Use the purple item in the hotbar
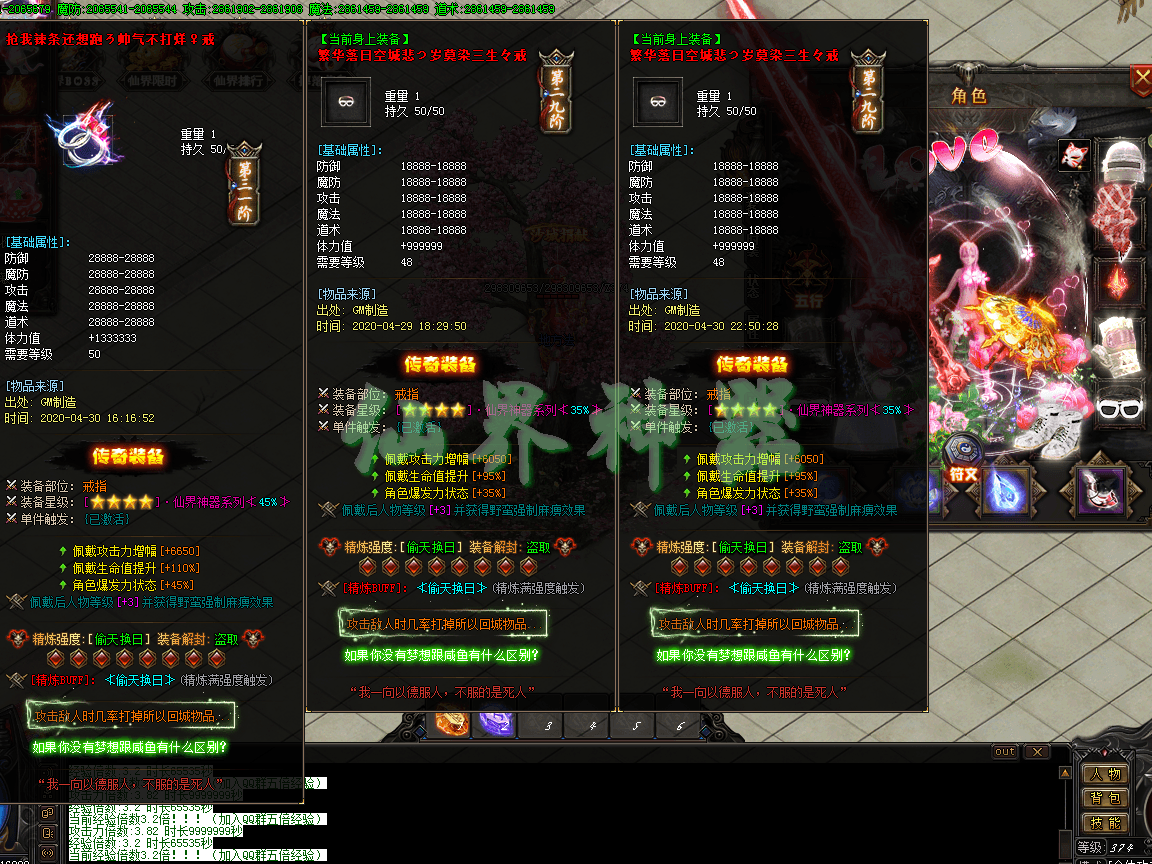1152x864 pixels. click(x=495, y=724)
